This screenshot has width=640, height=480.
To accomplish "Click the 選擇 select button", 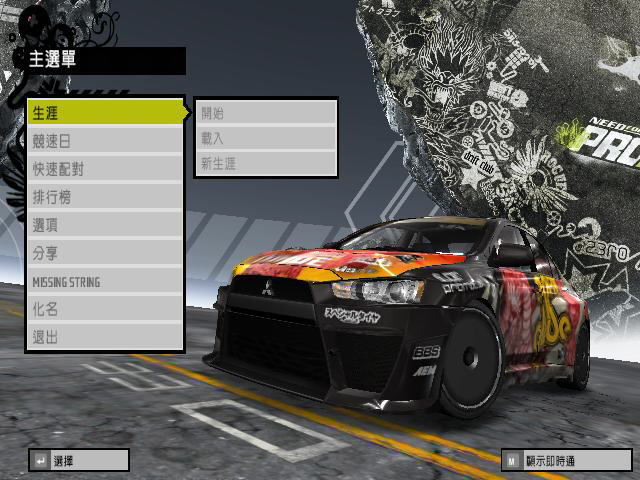I will point(79,460).
